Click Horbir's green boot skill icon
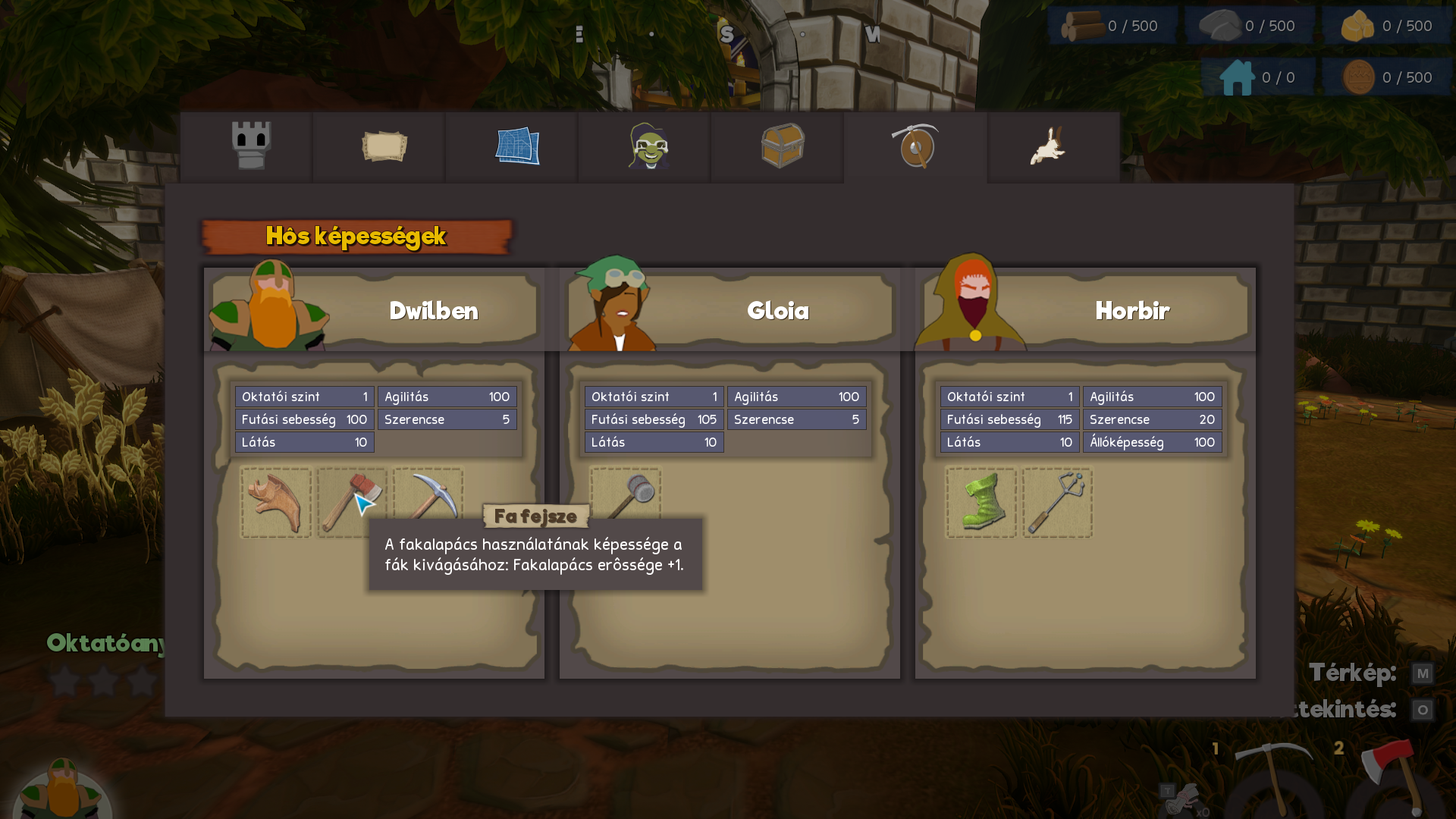Image resolution: width=1456 pixels, height=819 pixels. [981, 503]
